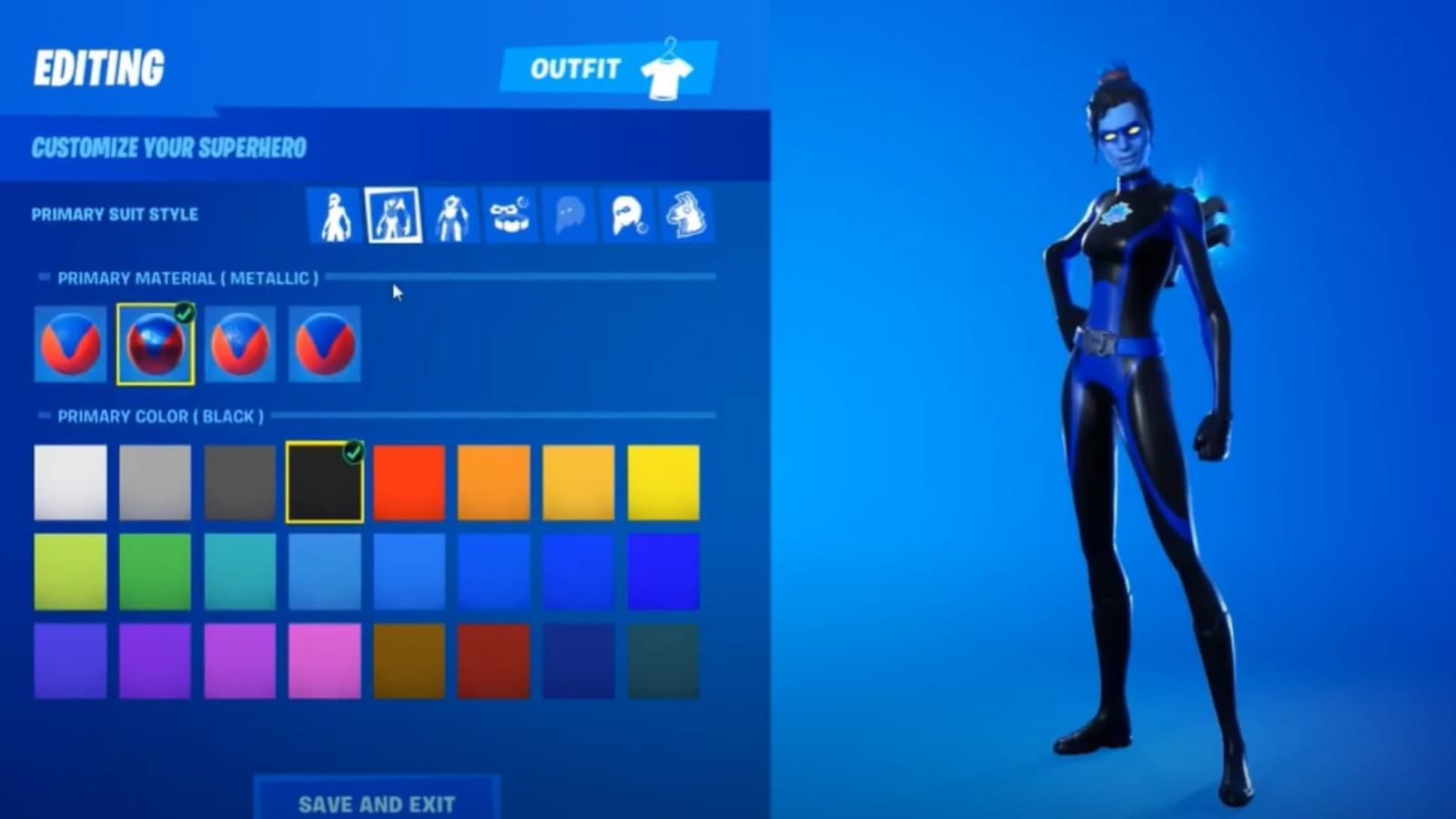1456x819 pixels.
Task: Click the CUSTOMIZE YOUR SUPERHERO heading
Action: (168, 147)
